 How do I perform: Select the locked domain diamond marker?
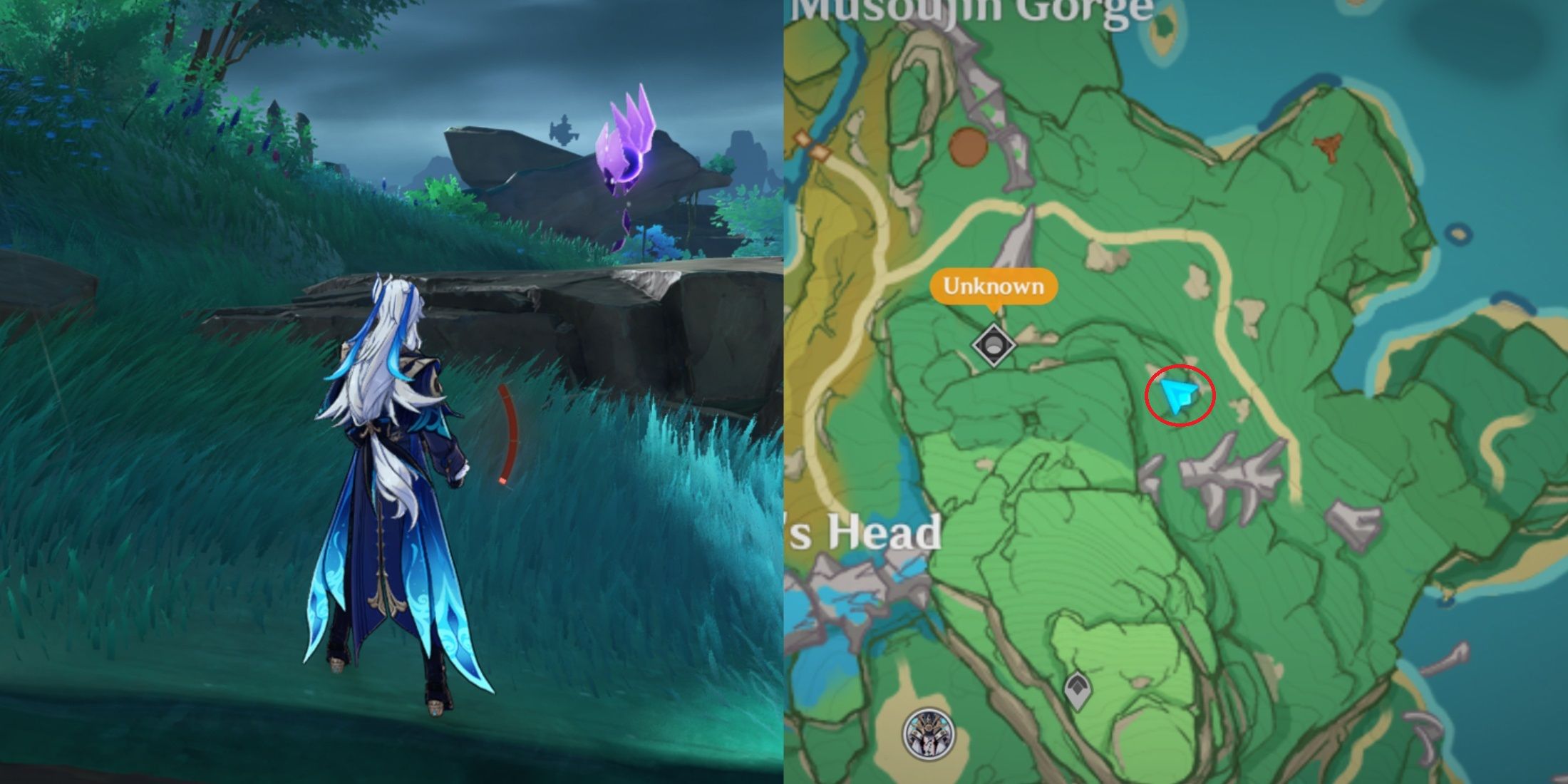[994, 346]
